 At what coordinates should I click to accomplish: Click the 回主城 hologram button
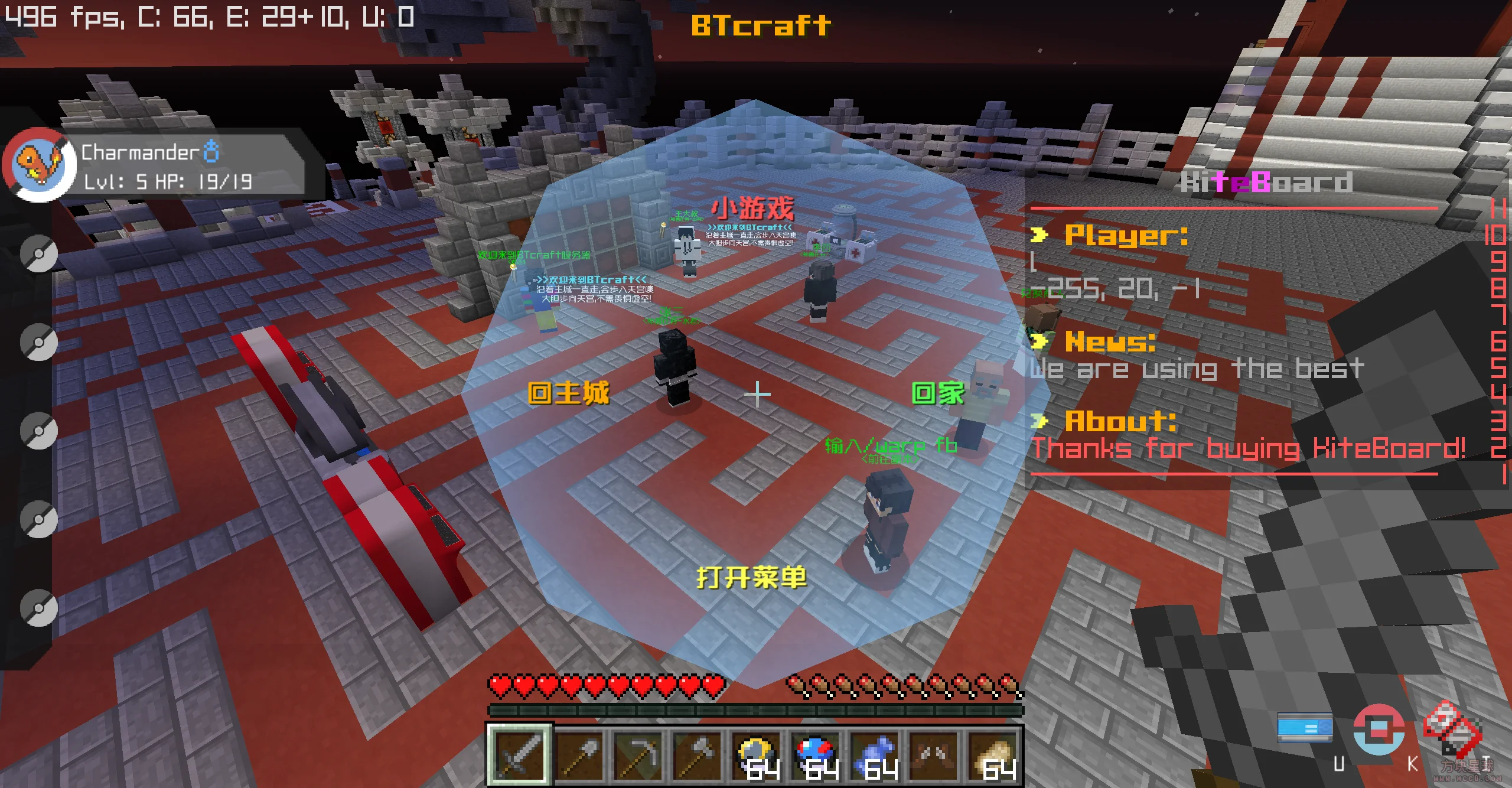point(570,392)
